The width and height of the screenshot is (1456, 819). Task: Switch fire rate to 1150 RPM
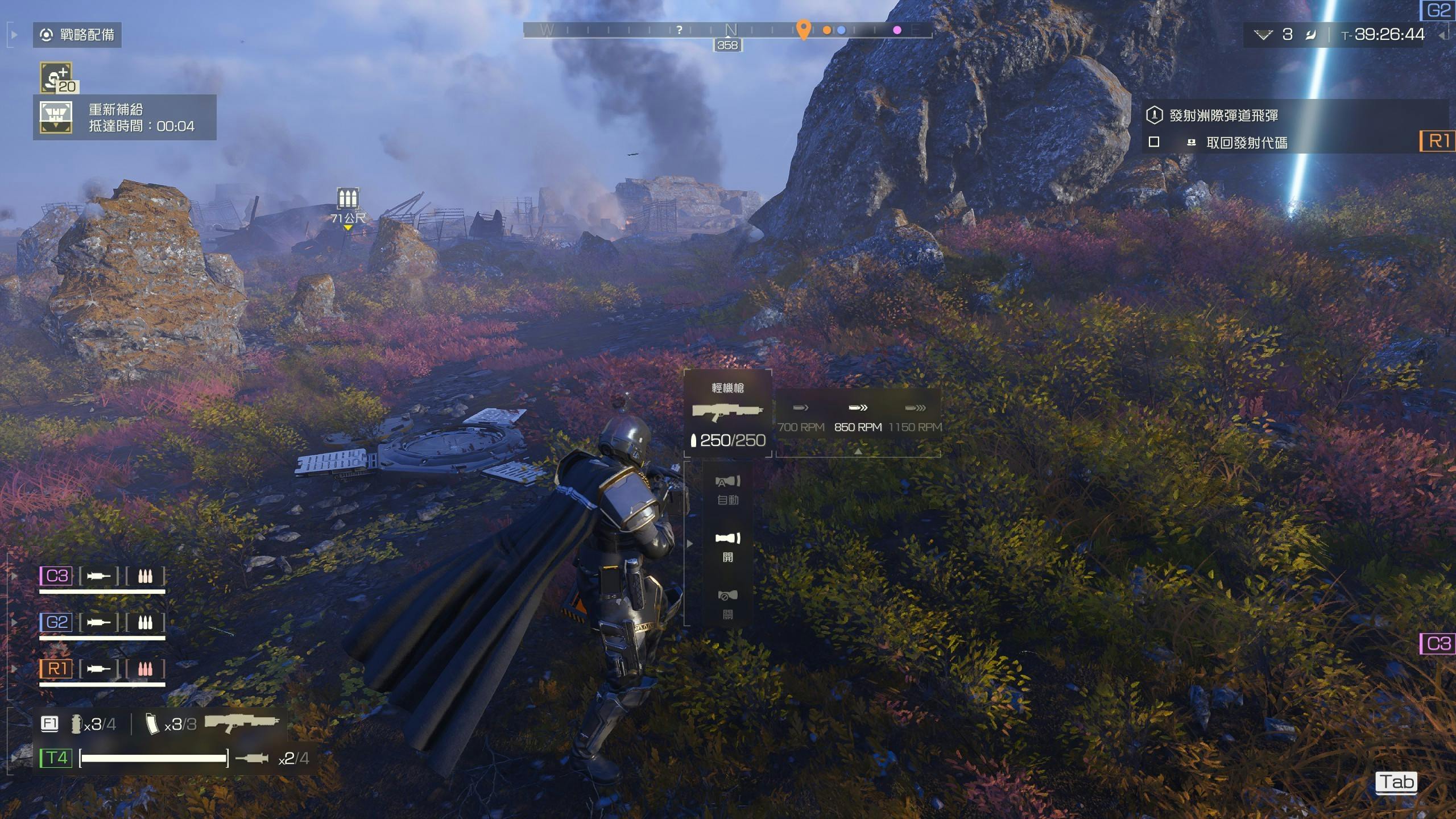[915, 418]
